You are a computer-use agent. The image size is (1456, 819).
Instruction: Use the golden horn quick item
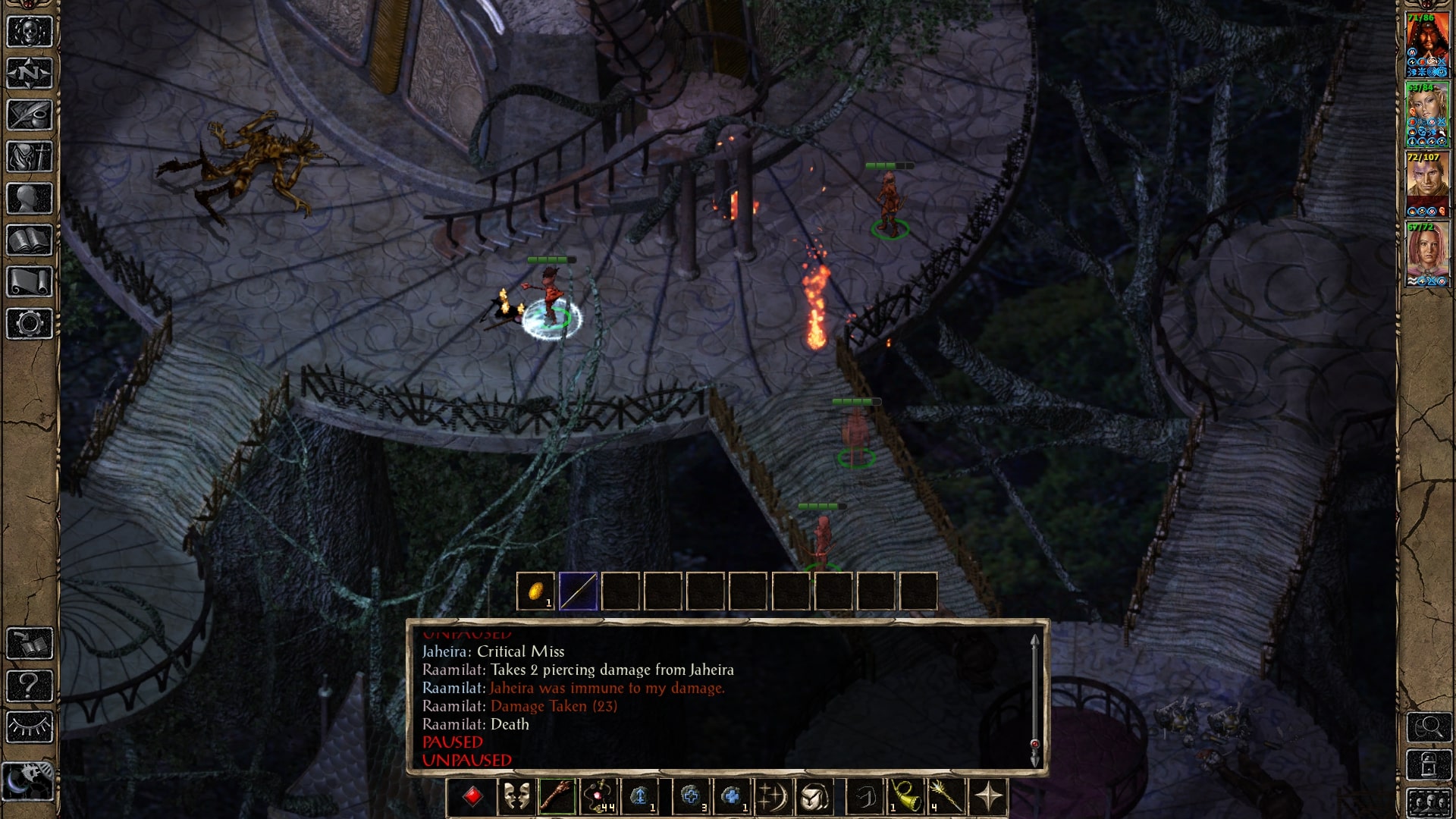coord(905,797)
